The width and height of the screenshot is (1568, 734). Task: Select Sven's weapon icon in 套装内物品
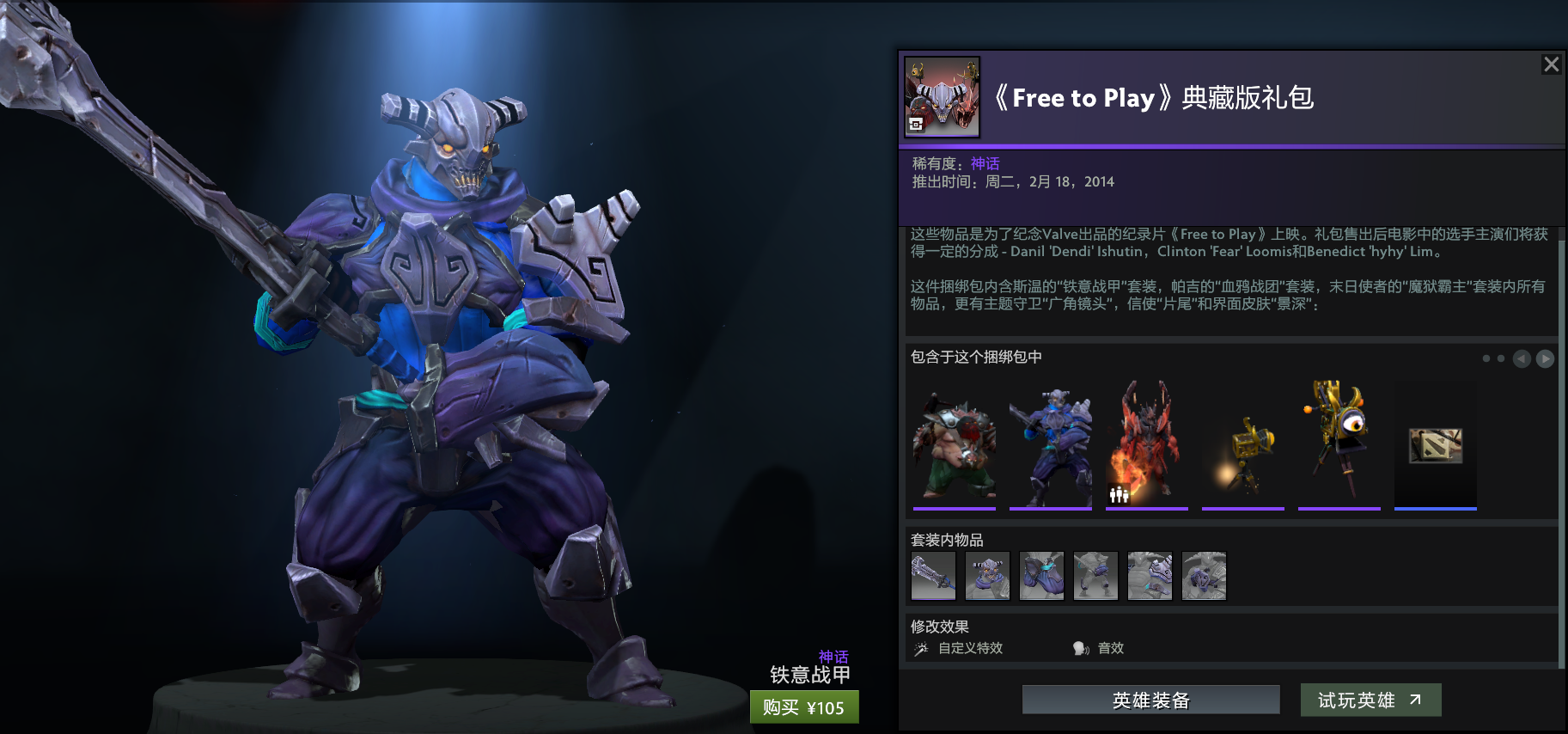tap(933, 576)
